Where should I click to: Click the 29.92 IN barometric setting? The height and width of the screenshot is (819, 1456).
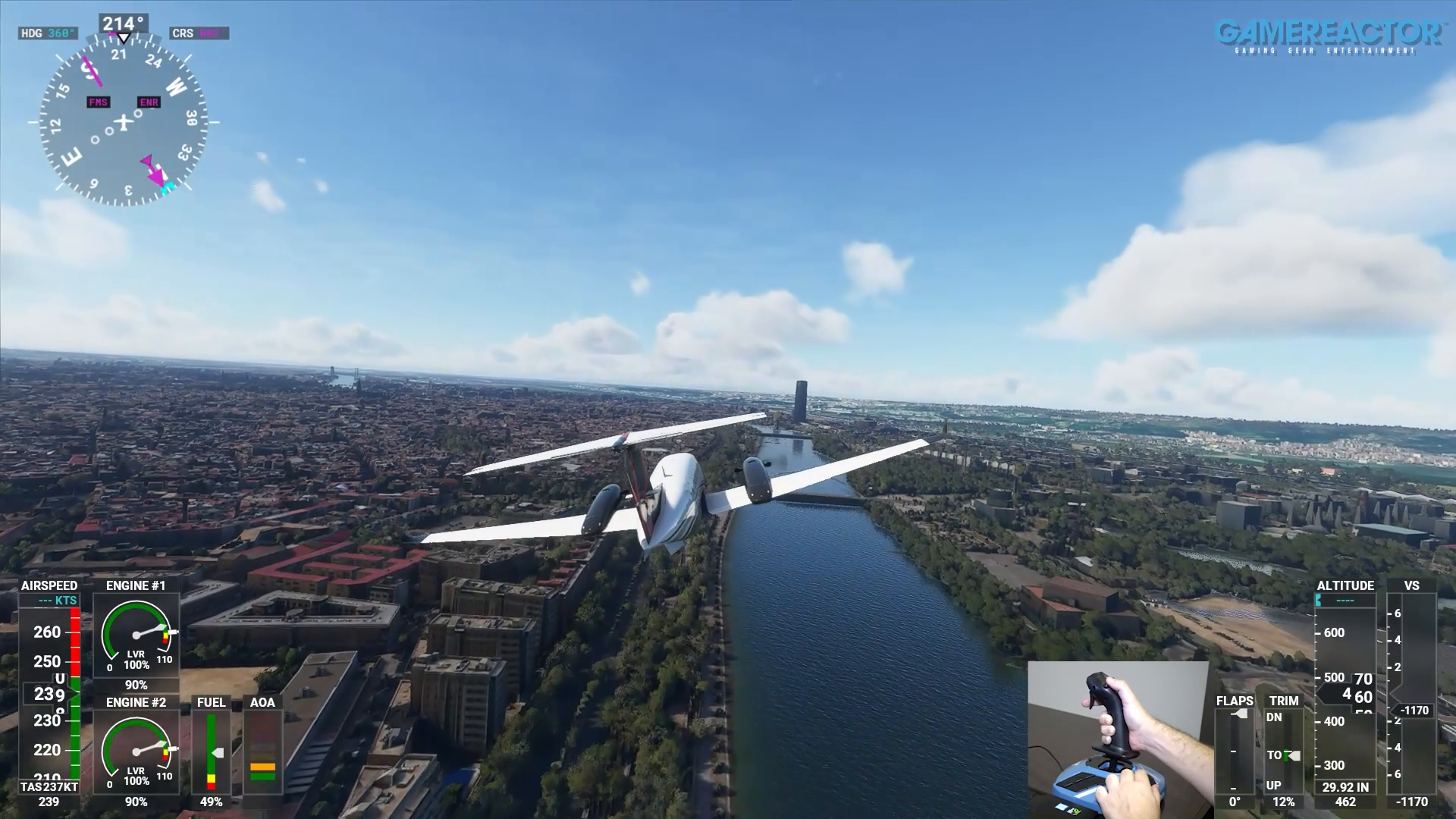tap(1345, 787)
